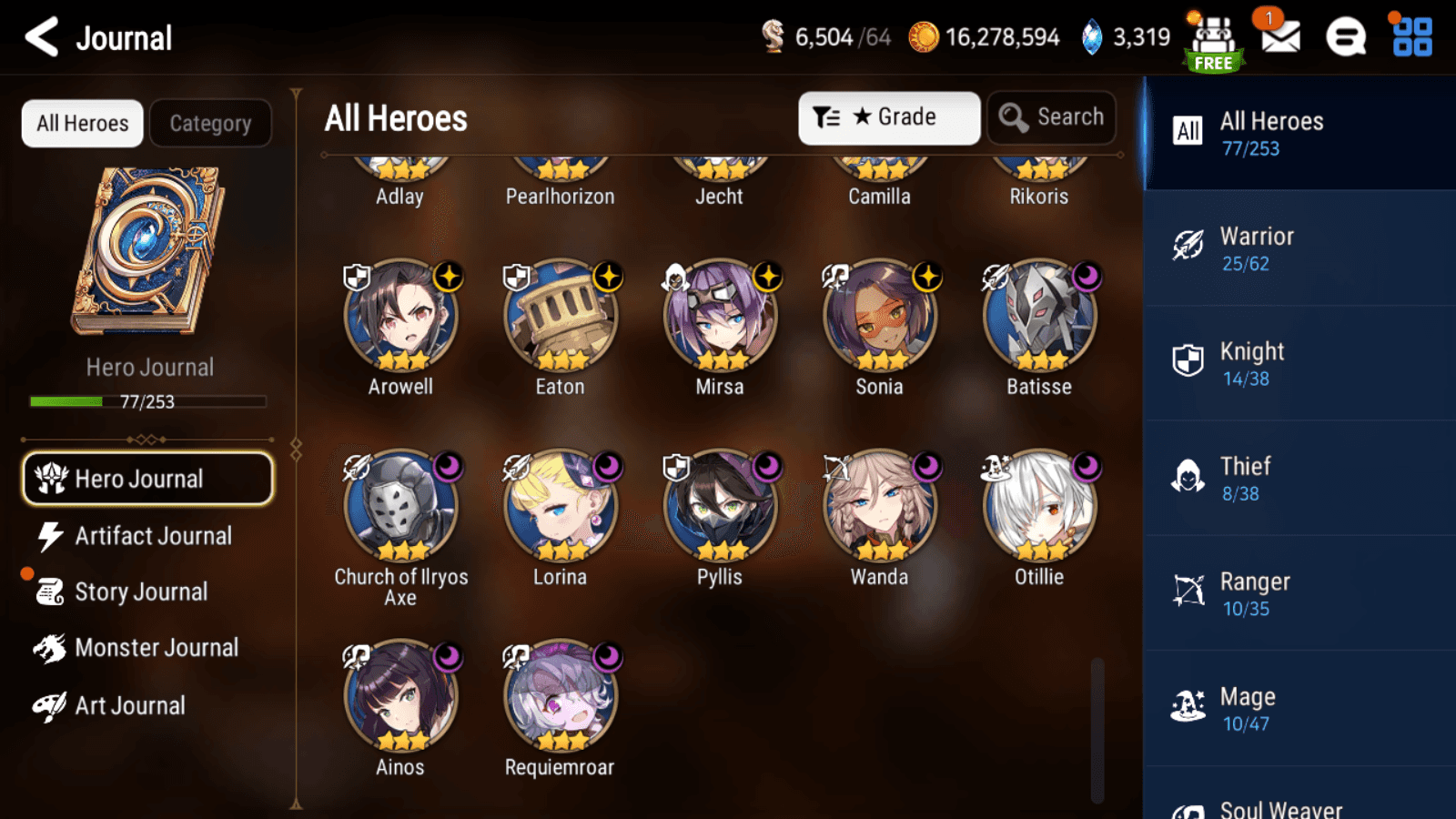Open the Hero Journal section
1456x819 pixels.
[147, 479]
